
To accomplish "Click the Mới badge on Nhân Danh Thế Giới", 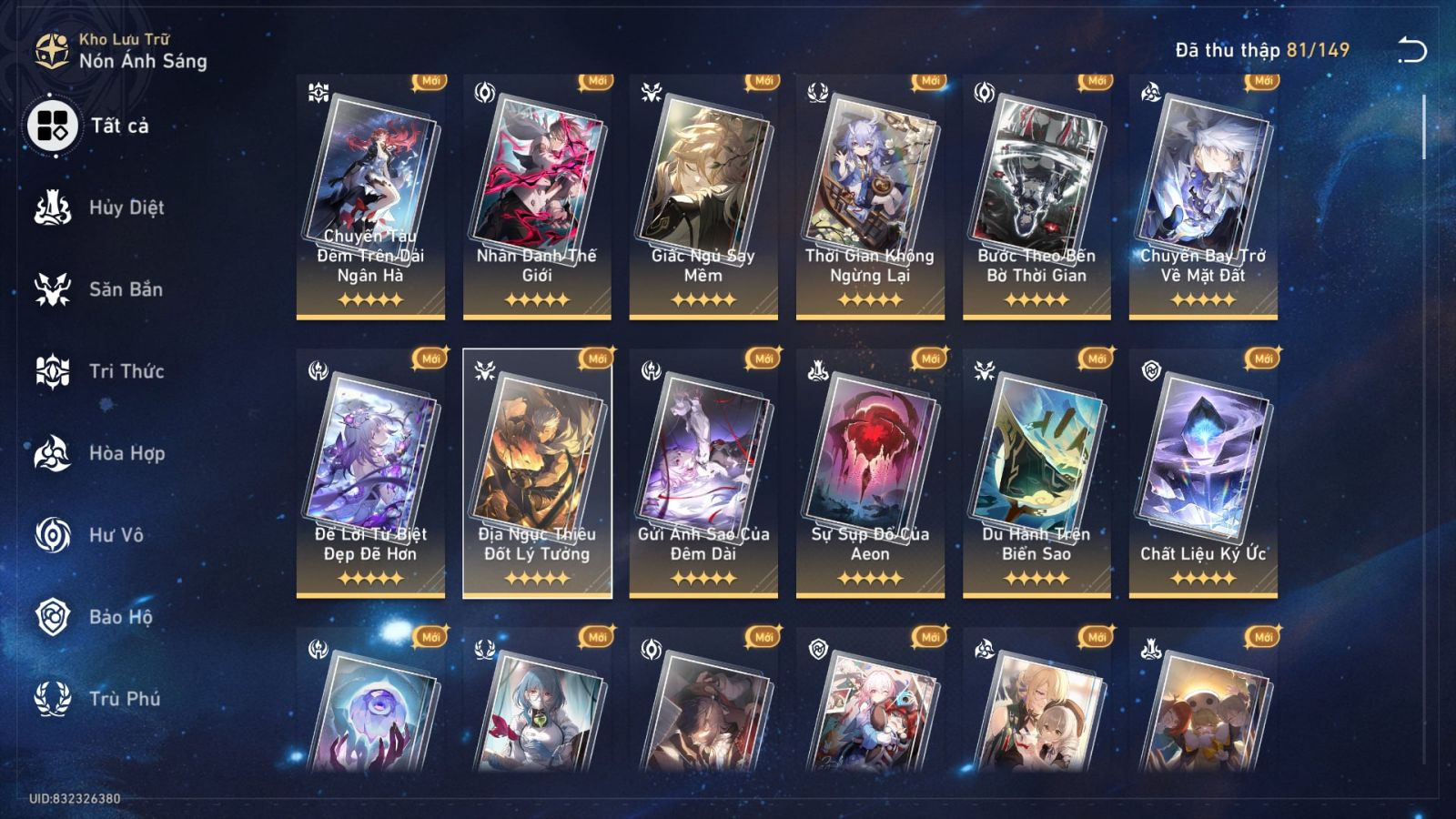I will tap(596, 80).
